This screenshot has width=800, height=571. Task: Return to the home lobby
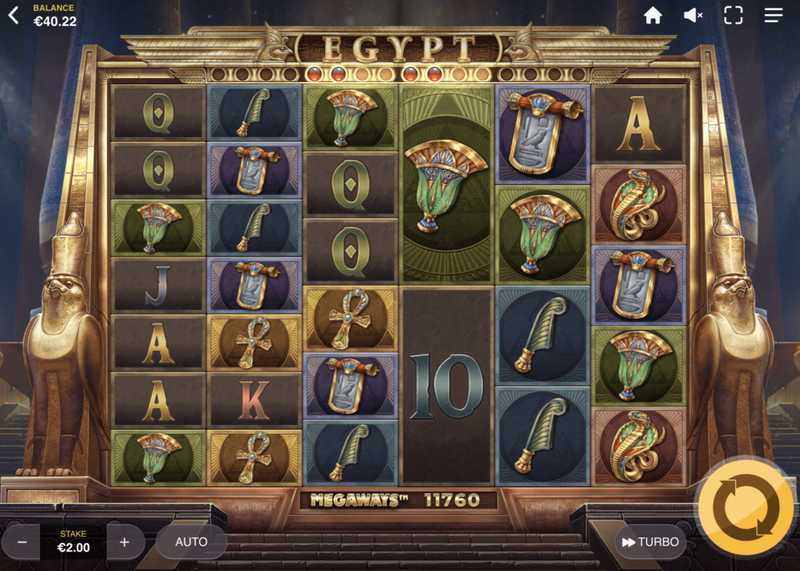653,15
